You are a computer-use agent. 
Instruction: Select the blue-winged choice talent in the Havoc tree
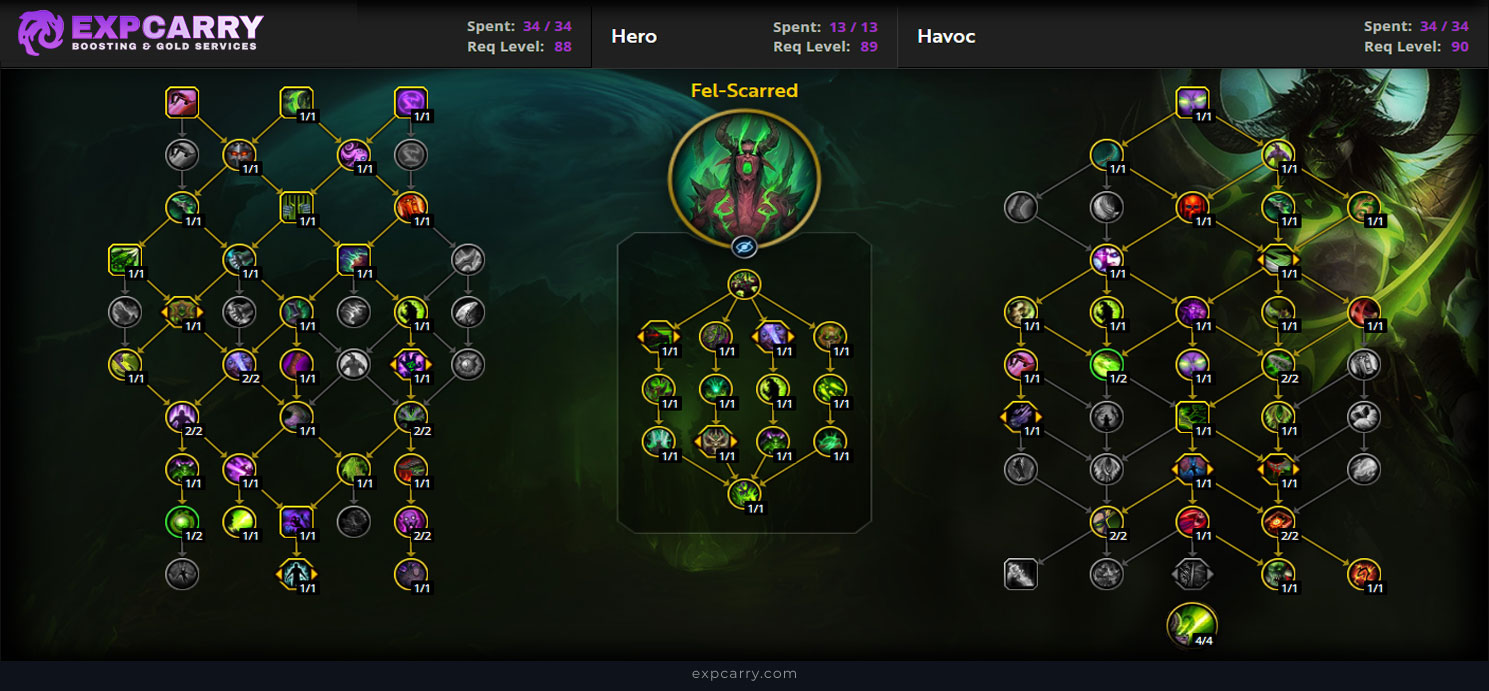tap(1192, 468)
